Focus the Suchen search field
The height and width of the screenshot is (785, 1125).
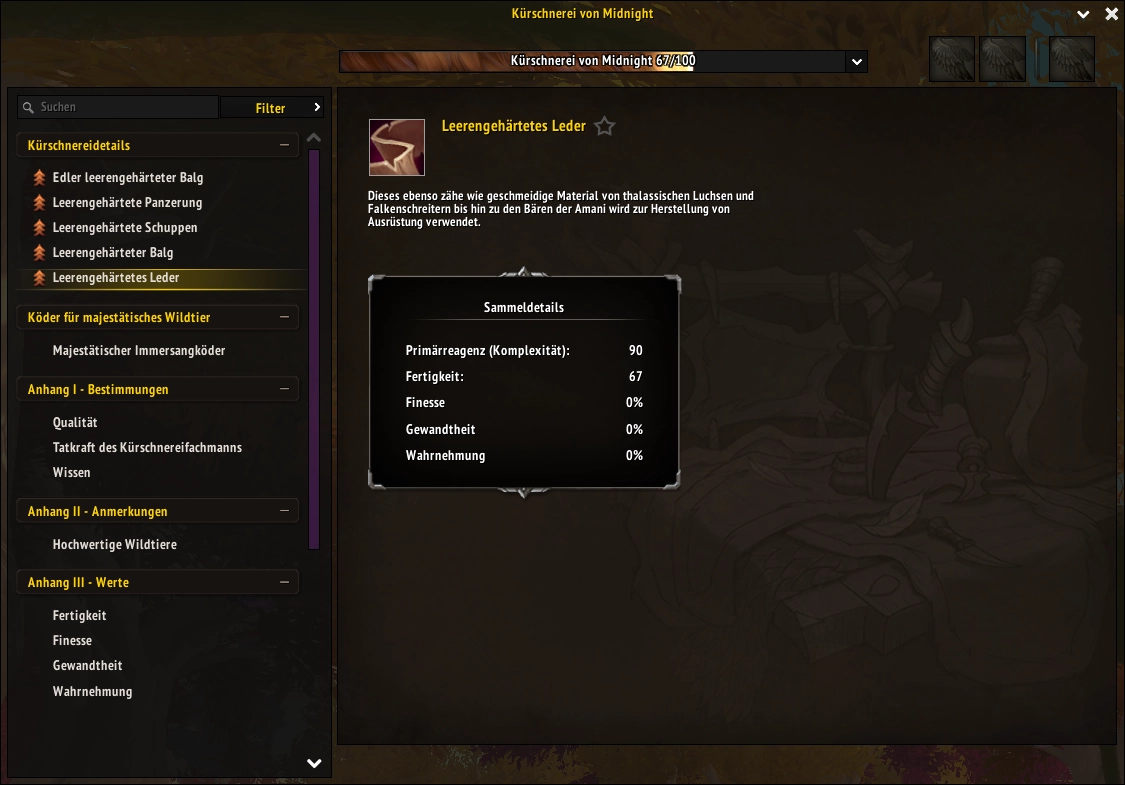click(x=125, y=107)
